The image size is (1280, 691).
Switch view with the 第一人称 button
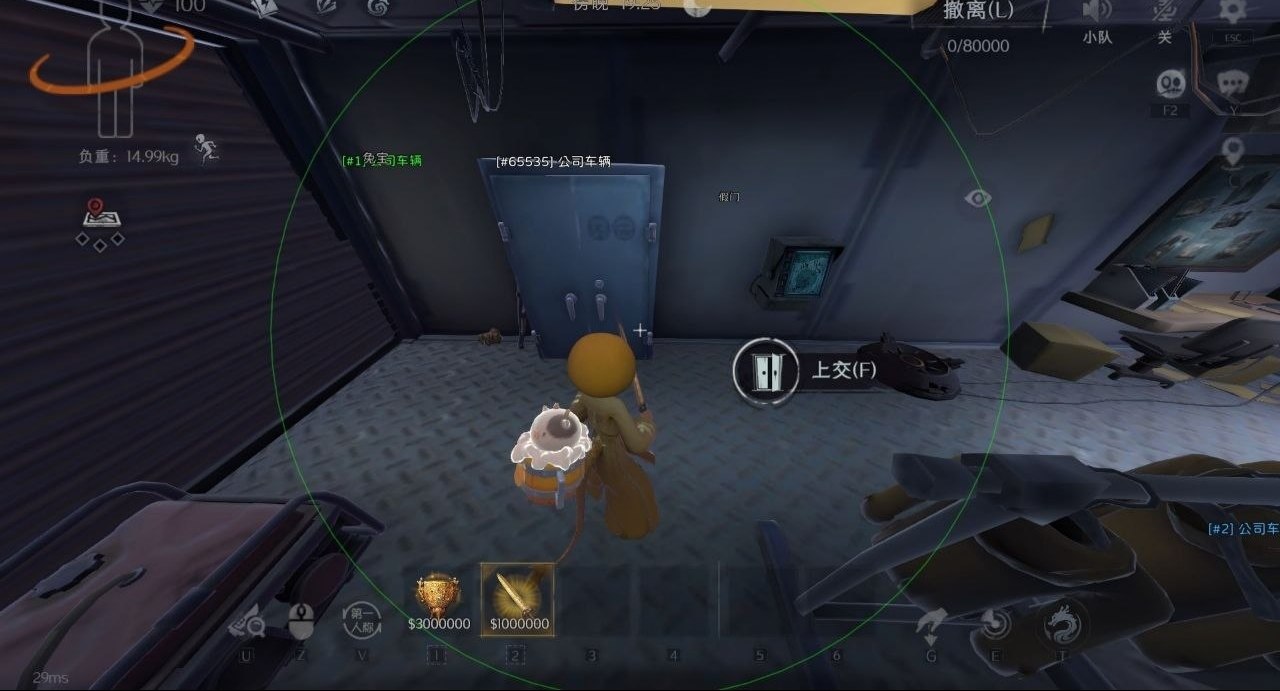362,621
